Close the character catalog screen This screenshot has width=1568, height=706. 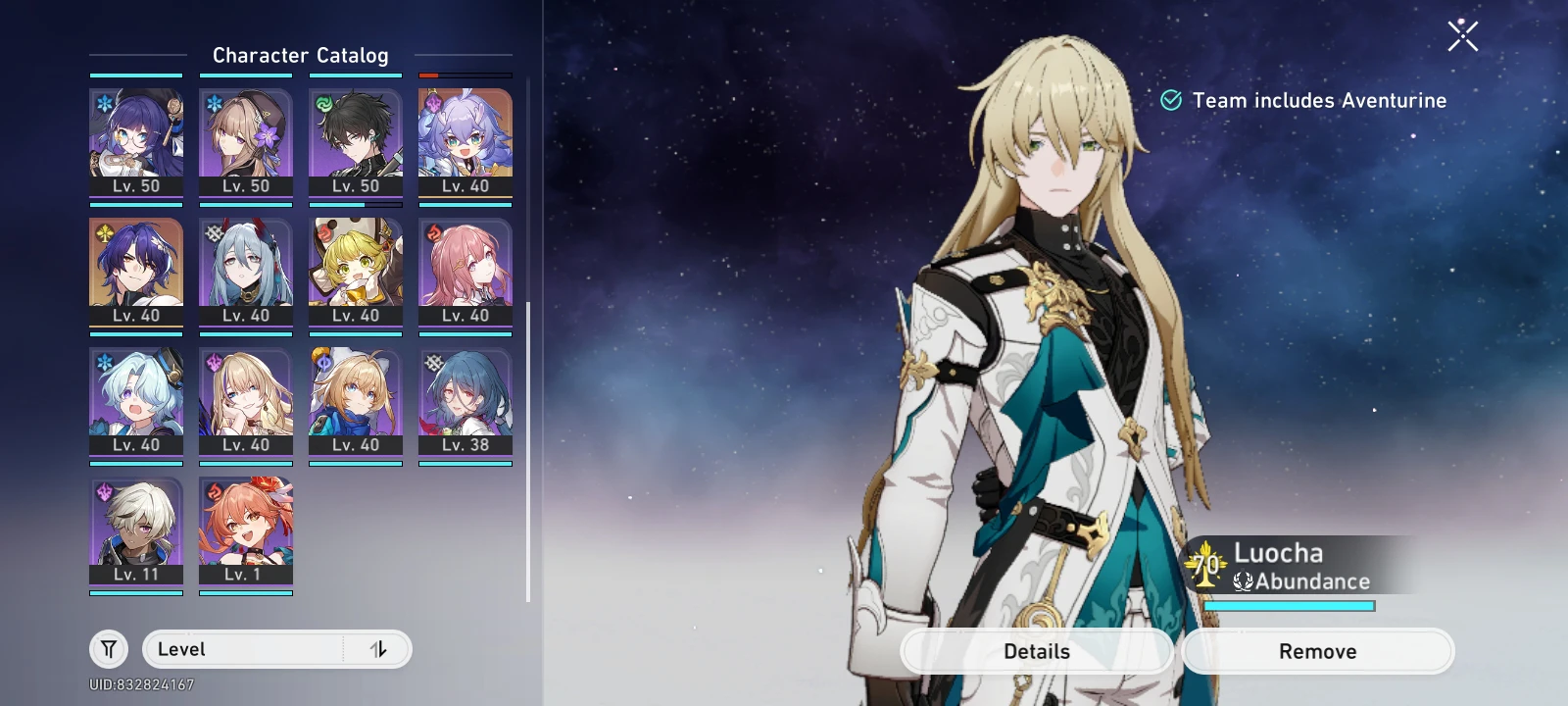point(1461,34)
